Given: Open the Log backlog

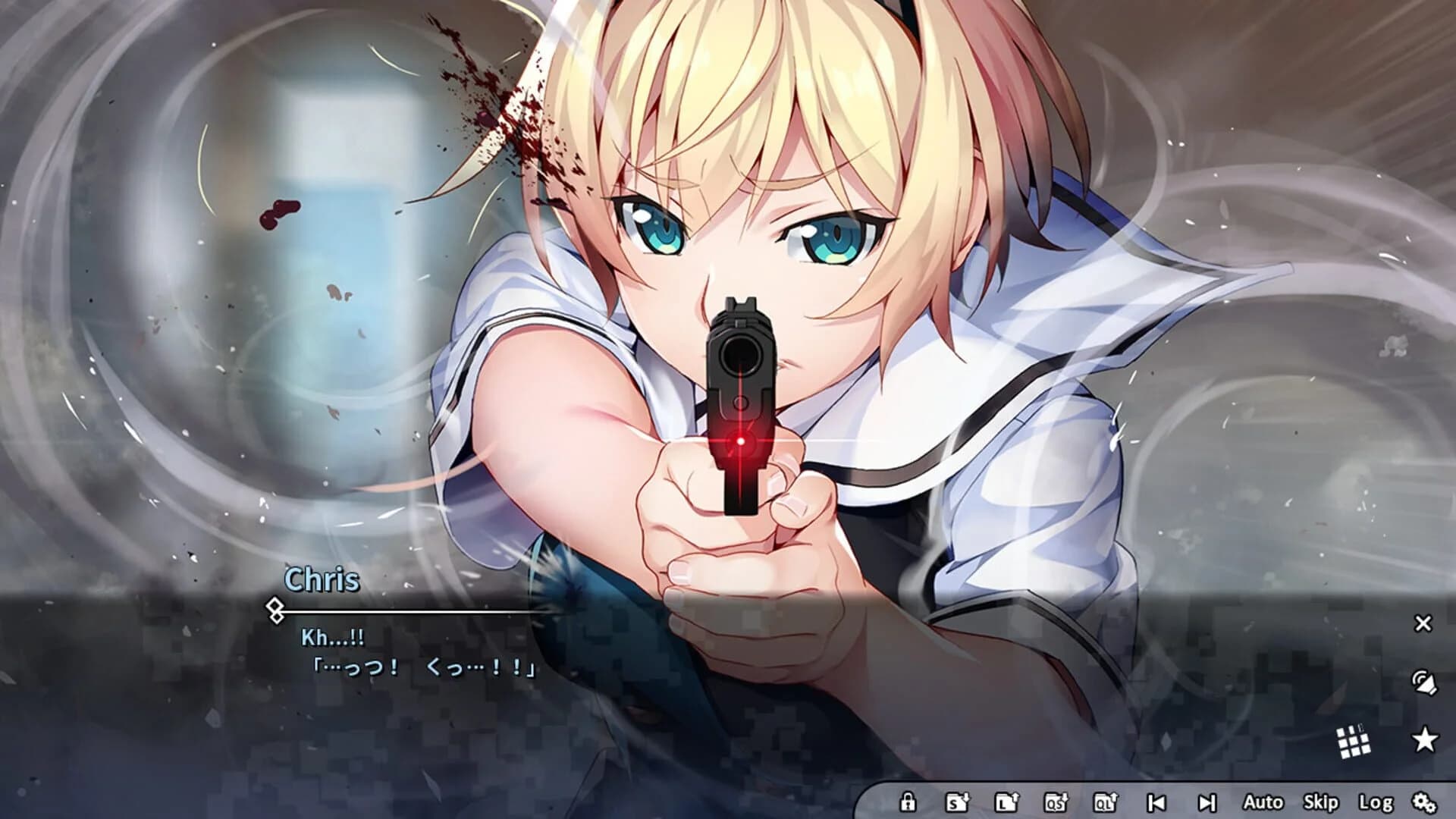Looking at the screenshot, I should coord(1376,801).
